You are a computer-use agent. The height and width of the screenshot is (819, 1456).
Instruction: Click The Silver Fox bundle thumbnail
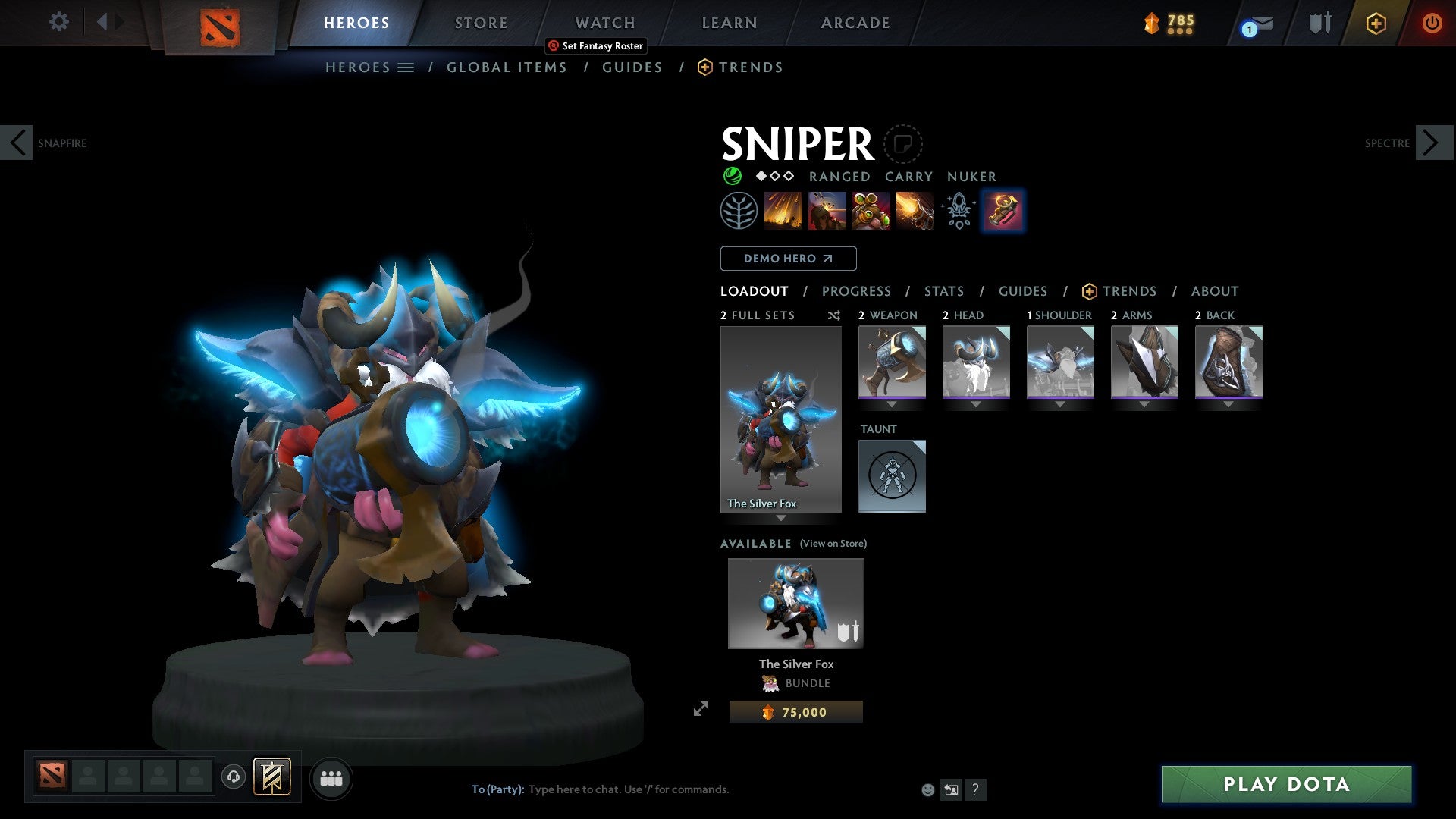click(795, 603)
